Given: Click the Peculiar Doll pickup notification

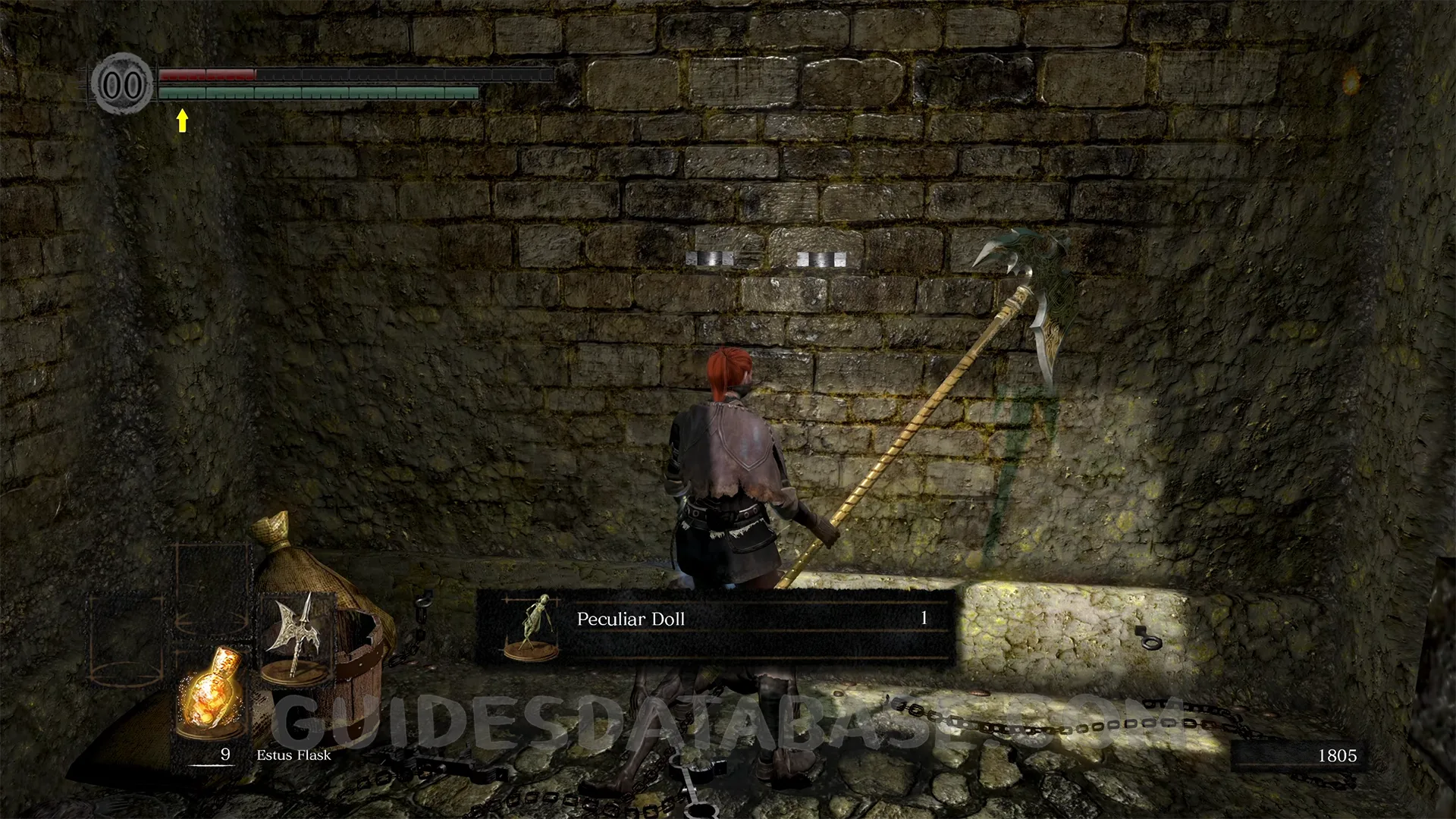Looking at the screenshot, I should [x=715, y=626].
